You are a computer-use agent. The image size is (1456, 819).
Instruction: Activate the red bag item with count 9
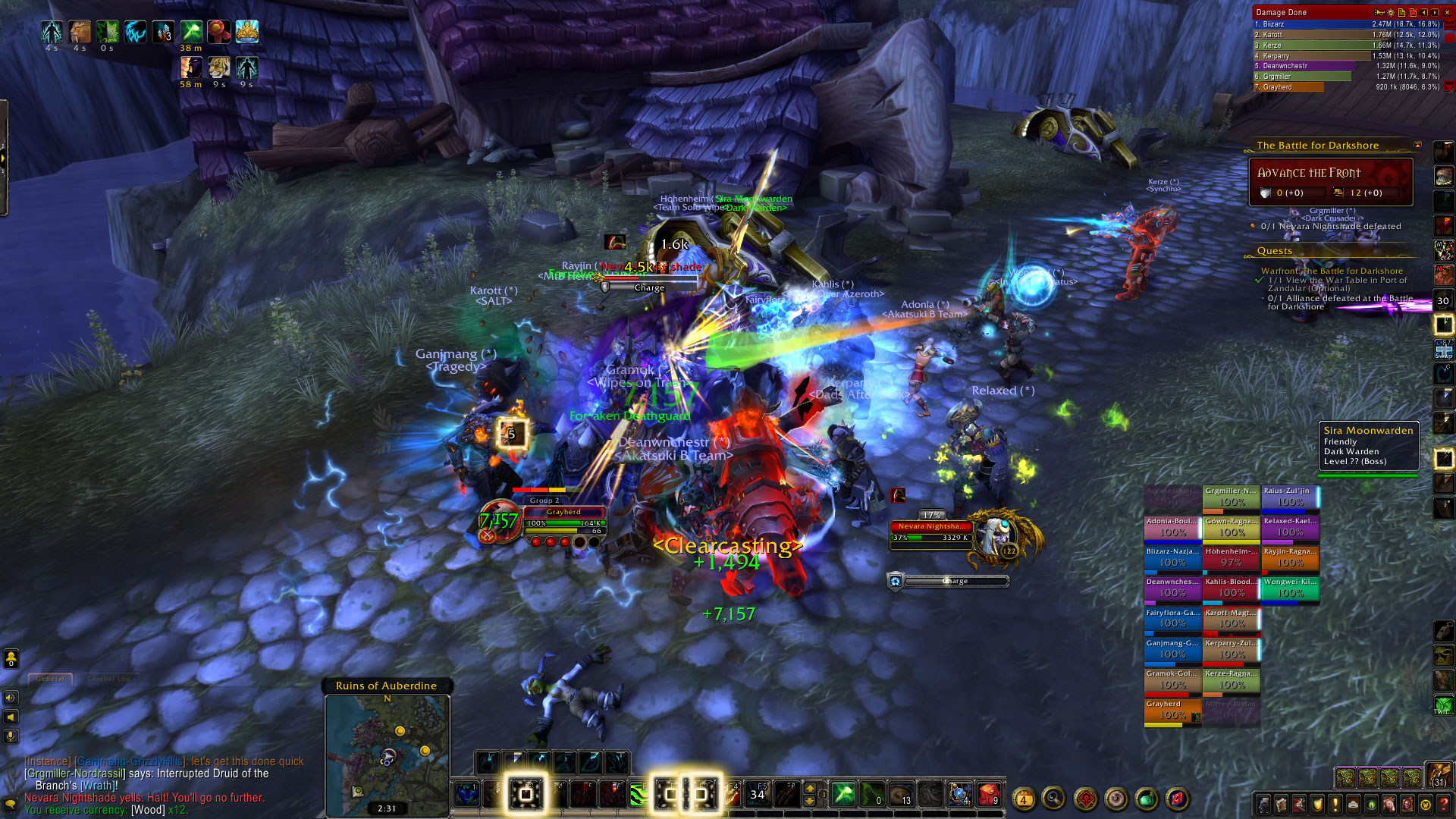tap(988, 794)
